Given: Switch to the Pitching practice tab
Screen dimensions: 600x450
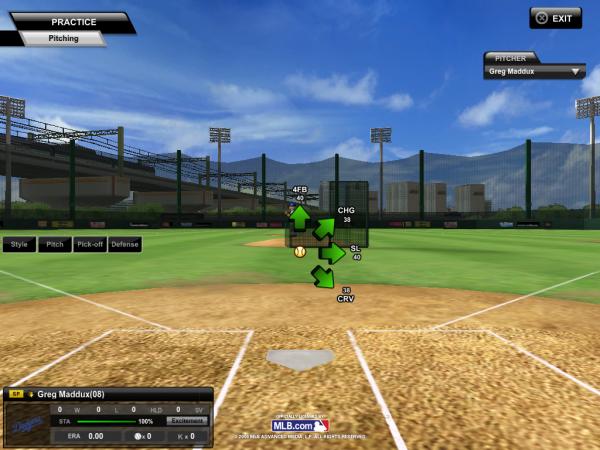Looking at the screenshot, I should 64,38.
